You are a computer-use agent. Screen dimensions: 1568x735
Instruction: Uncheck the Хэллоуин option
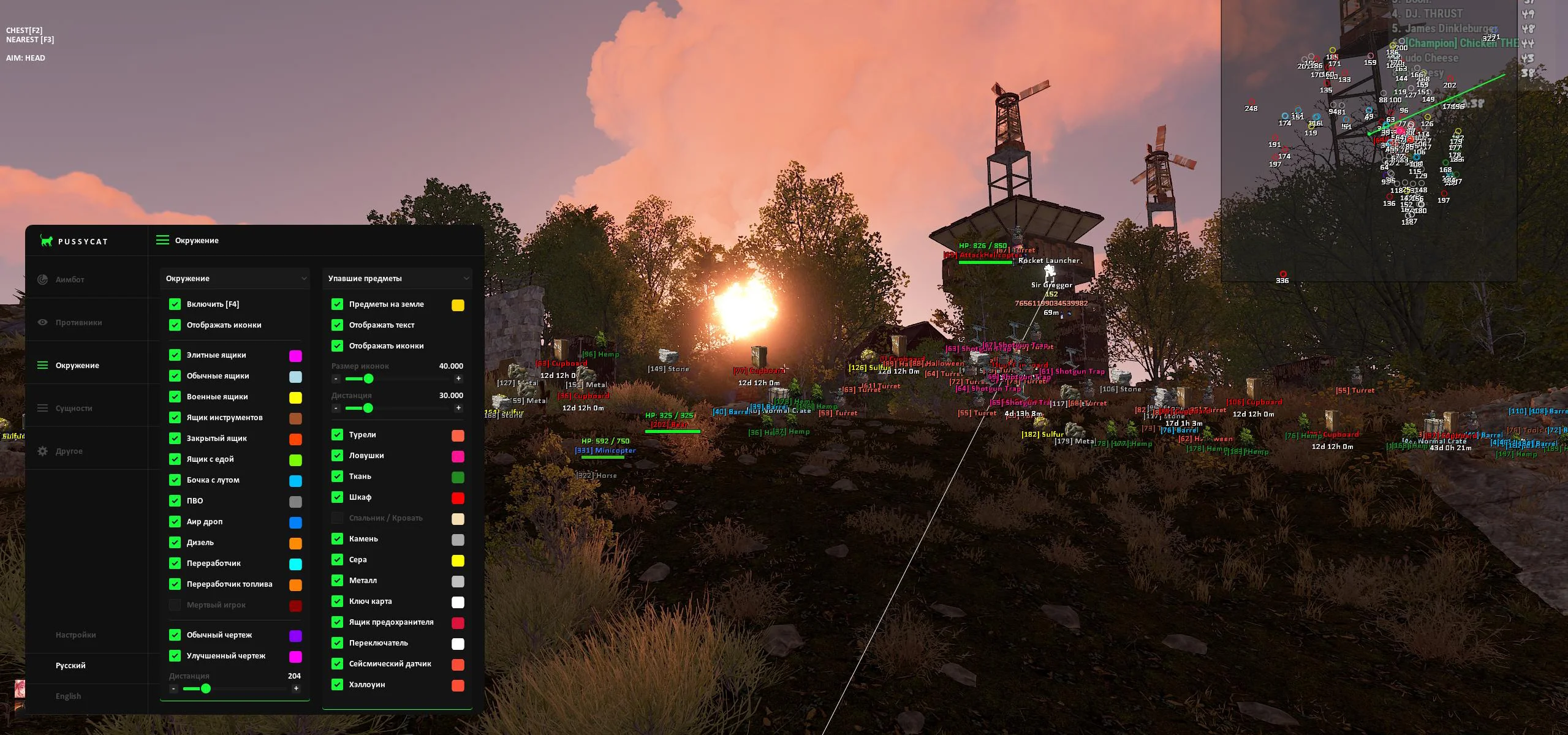[338, 685]
